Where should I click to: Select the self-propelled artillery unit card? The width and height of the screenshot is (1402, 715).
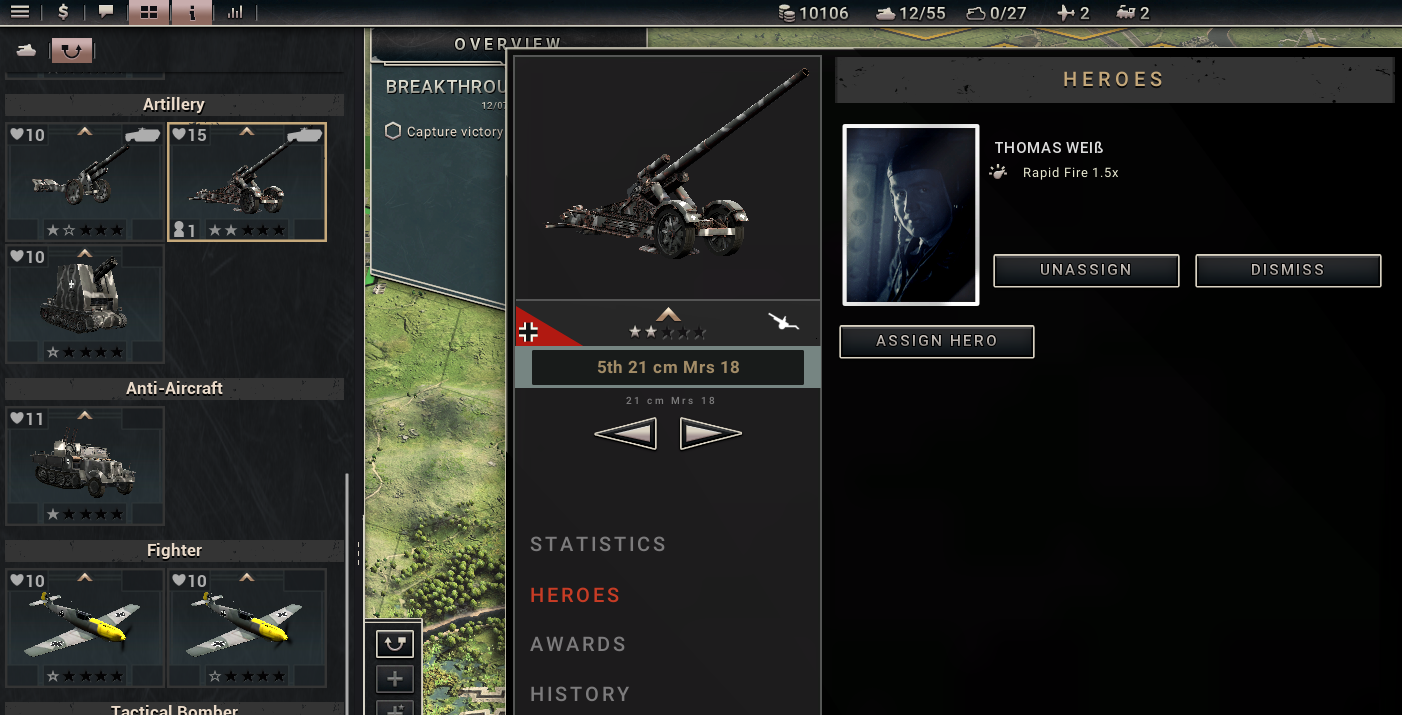[x=85, y=304]
